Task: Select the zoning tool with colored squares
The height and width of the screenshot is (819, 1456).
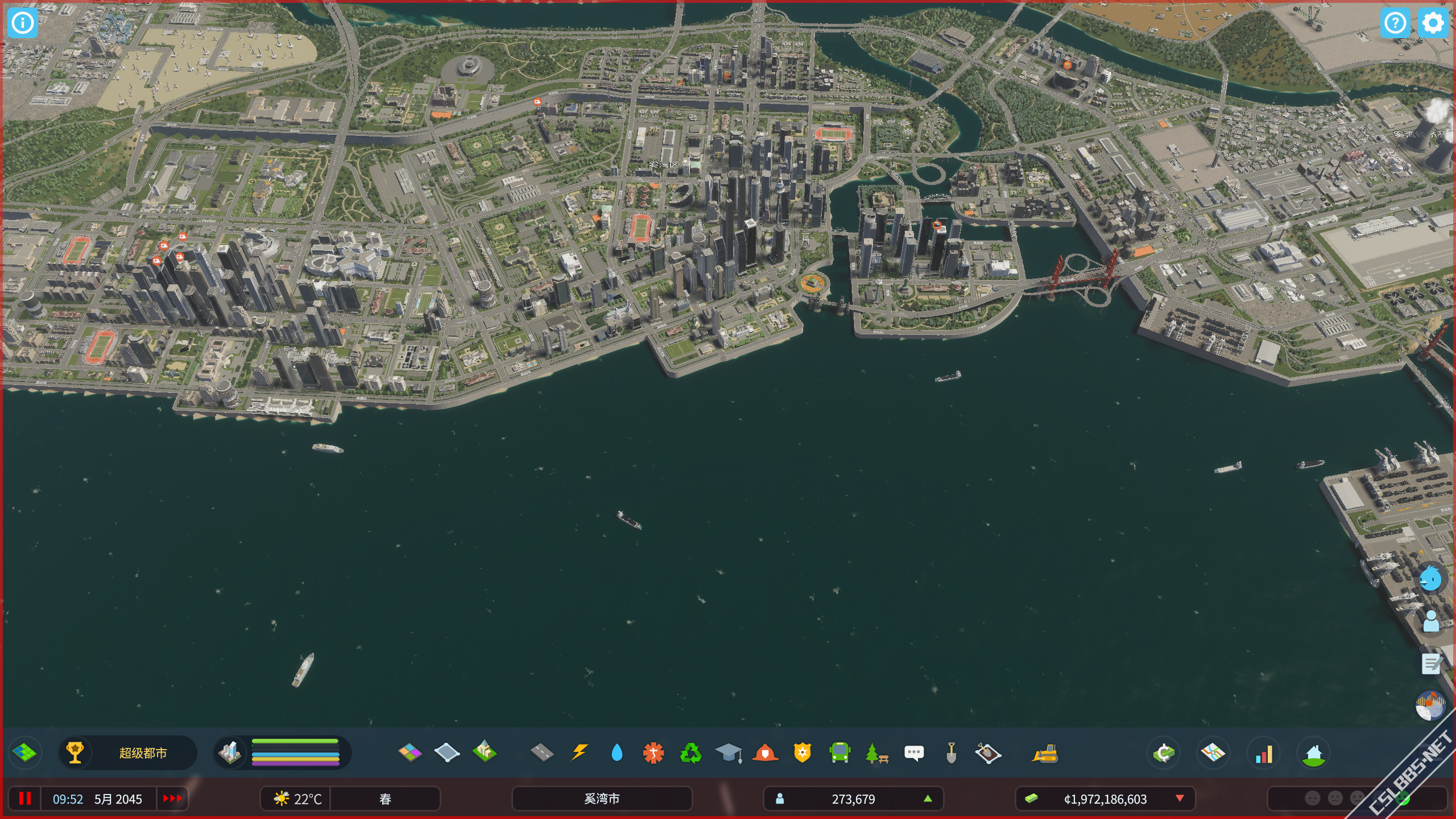Action: [x=409, y=752]
